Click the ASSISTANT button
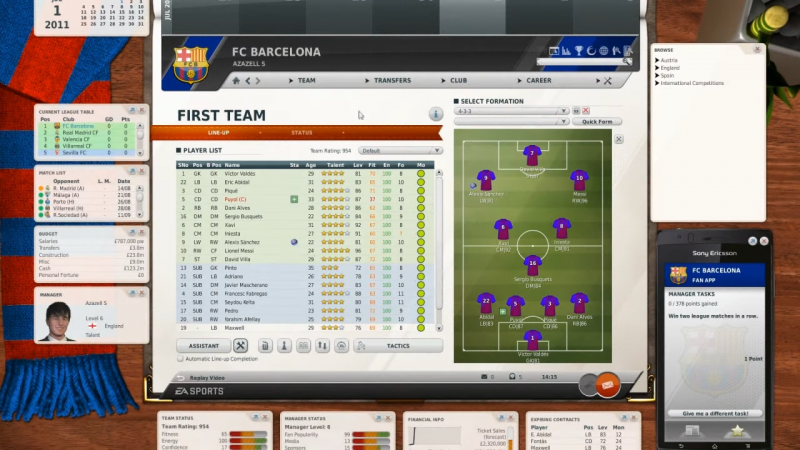The image size is (800, 450). click(204, 345)
